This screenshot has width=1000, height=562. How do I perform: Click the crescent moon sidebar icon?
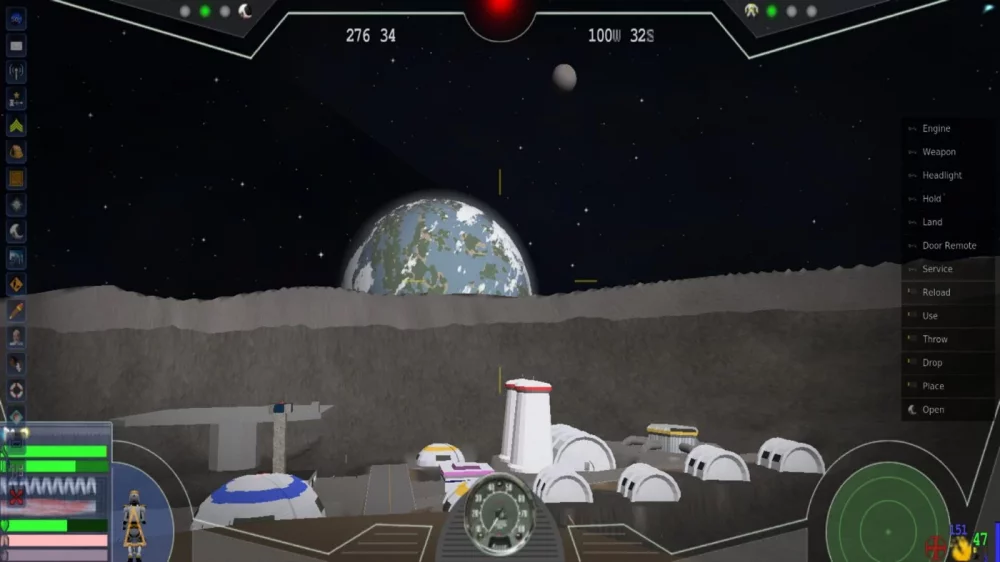(x=16, y=232)
